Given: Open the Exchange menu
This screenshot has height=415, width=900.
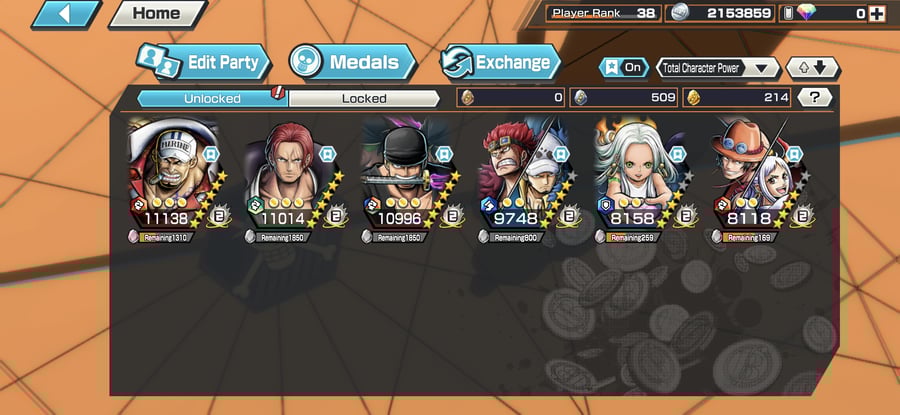Looking at the screenshot, I should click(x=499, y=62).
